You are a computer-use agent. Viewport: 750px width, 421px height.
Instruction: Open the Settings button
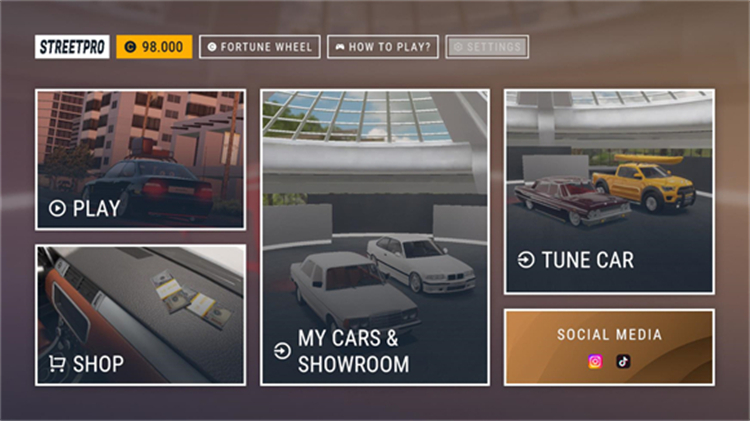[x=487, y=47]
